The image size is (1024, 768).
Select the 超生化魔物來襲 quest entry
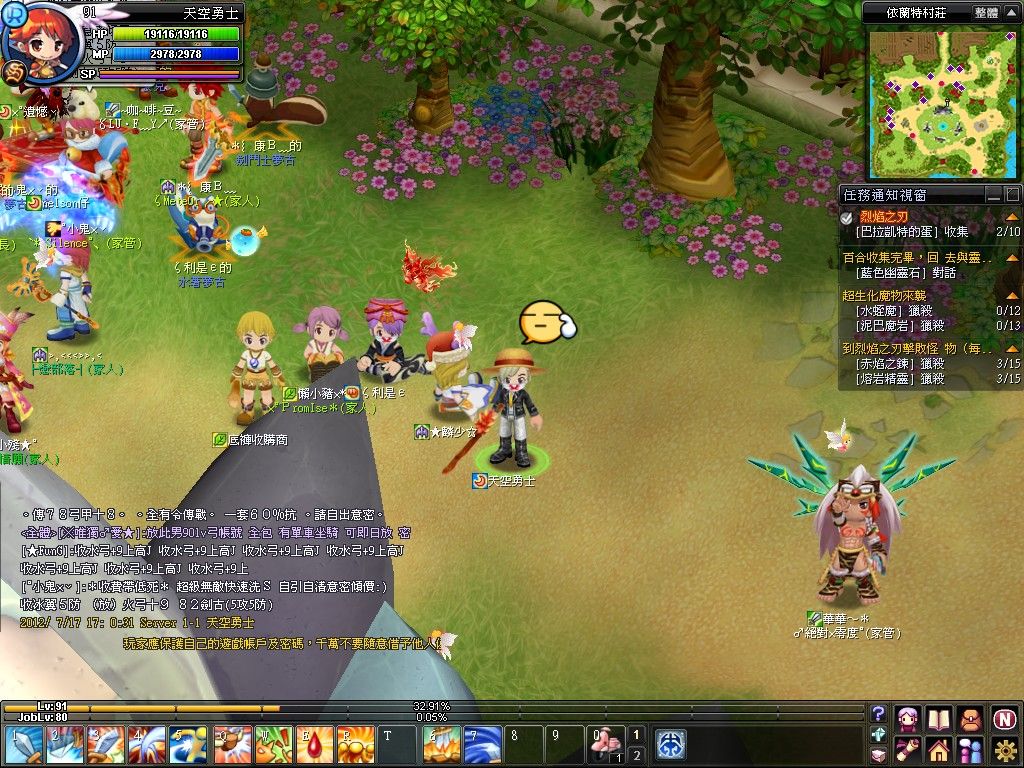point(884,296)
